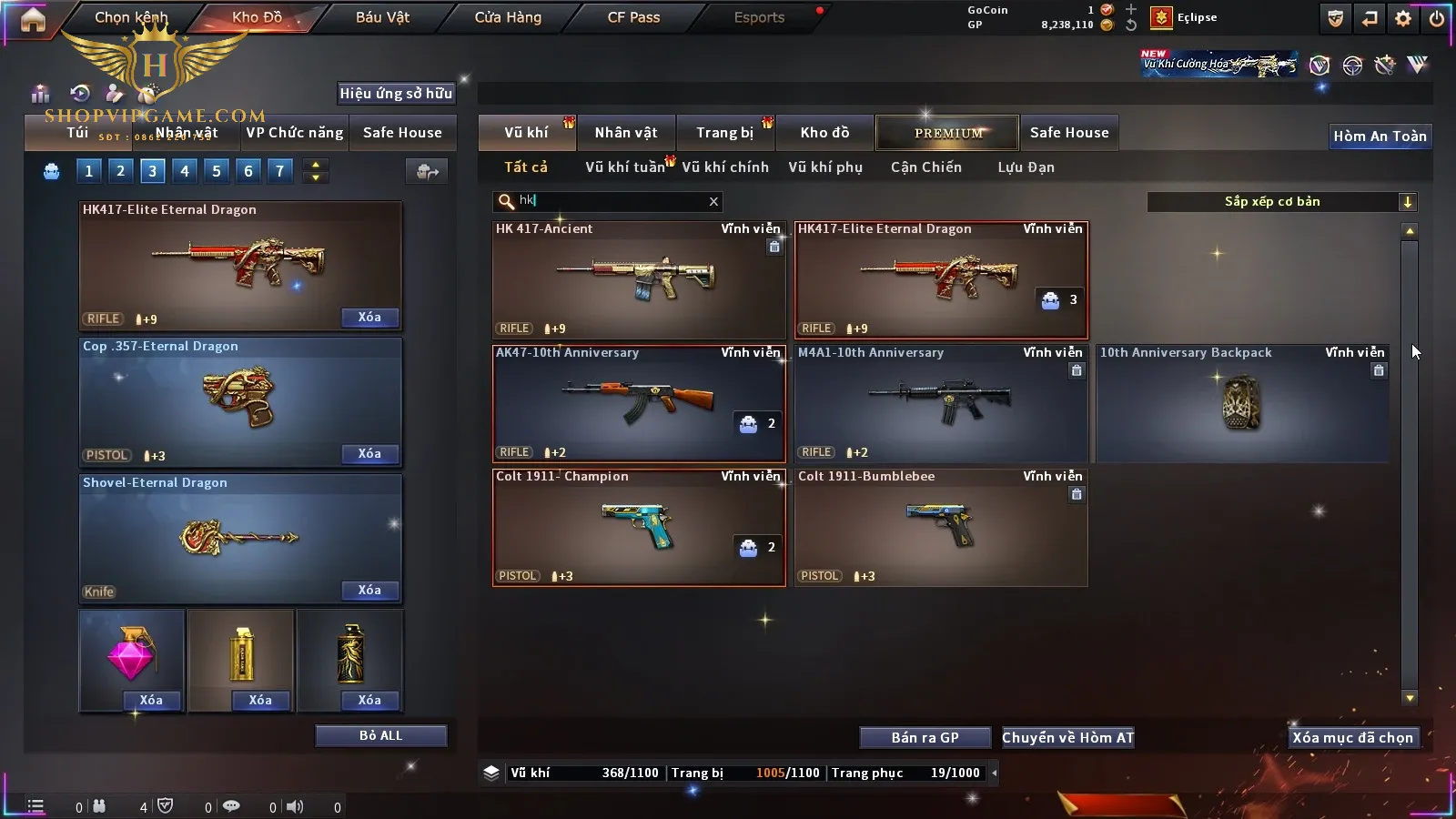This screenshot has height=819, width=1456.
Task: Clear the weapon search box
Action: point(713,202)
